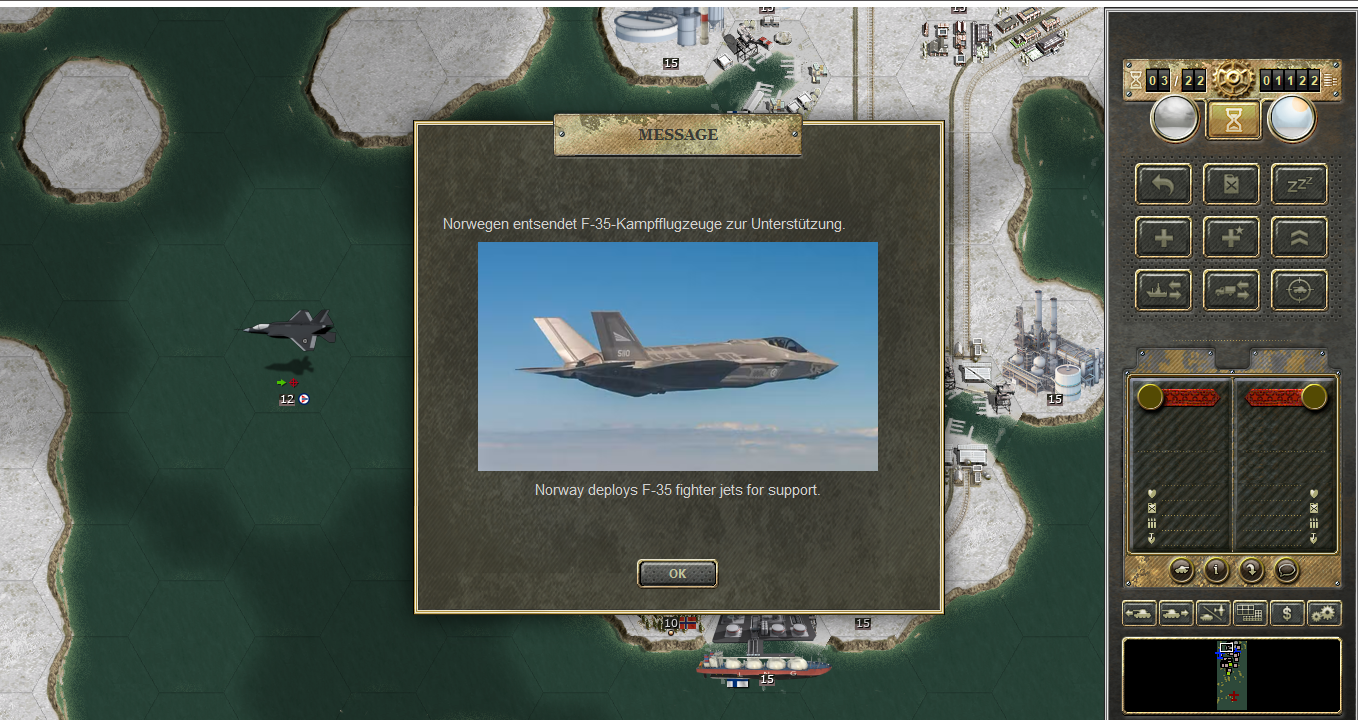Select the previous unit tank arrow button
This screenshot has width=1358, height=720.
[1139, 613]
